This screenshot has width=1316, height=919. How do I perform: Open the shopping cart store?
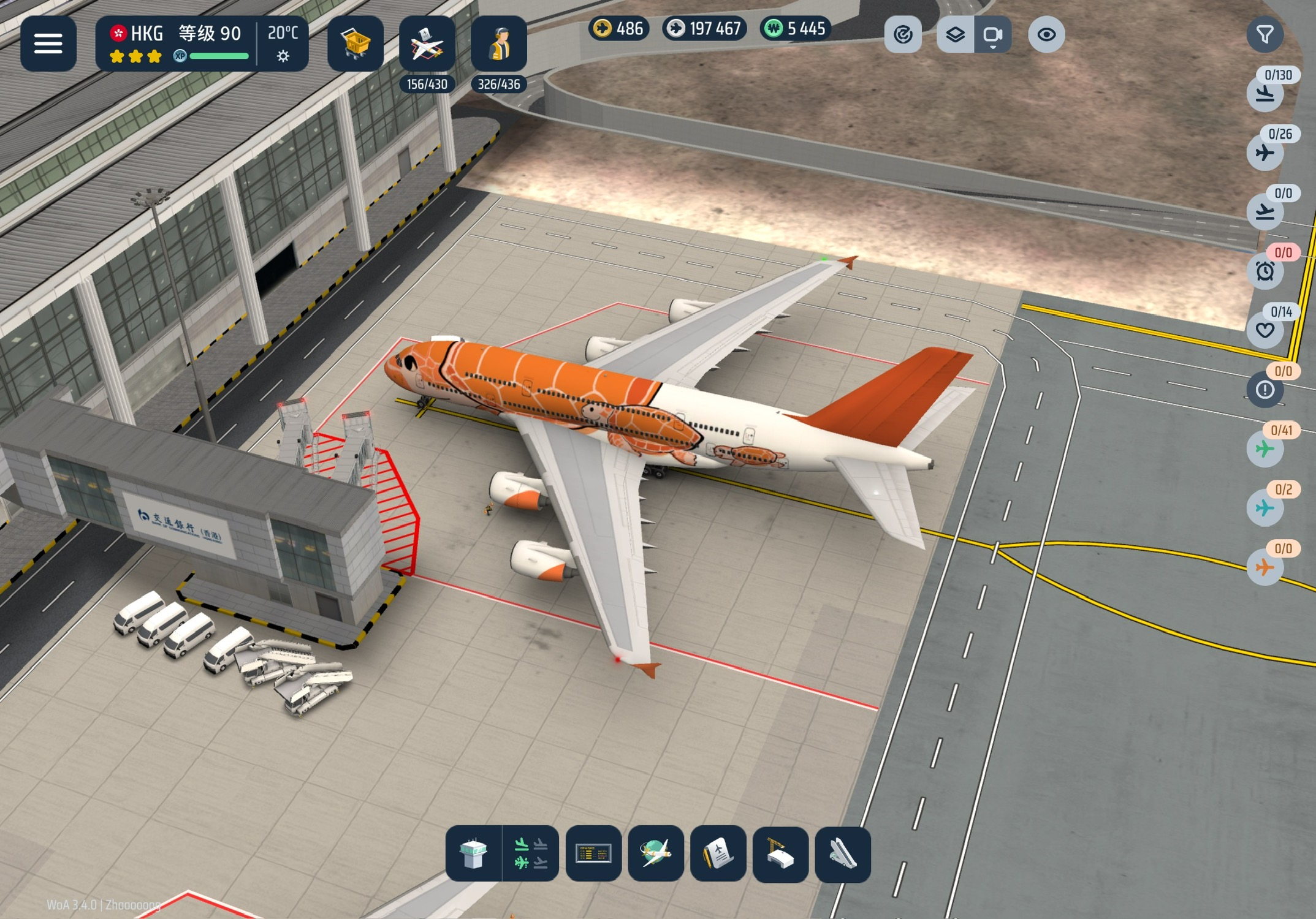(x=356, y=43)
